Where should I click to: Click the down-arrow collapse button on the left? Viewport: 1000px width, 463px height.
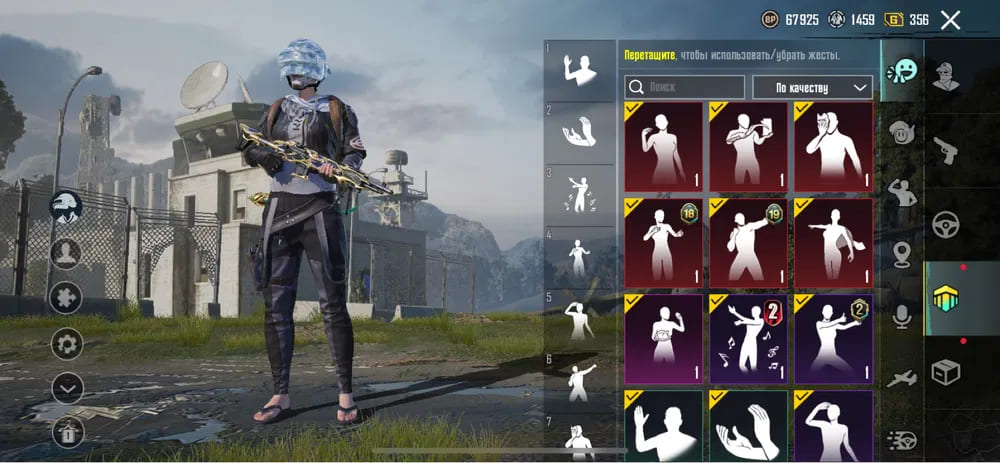point(67,387)
